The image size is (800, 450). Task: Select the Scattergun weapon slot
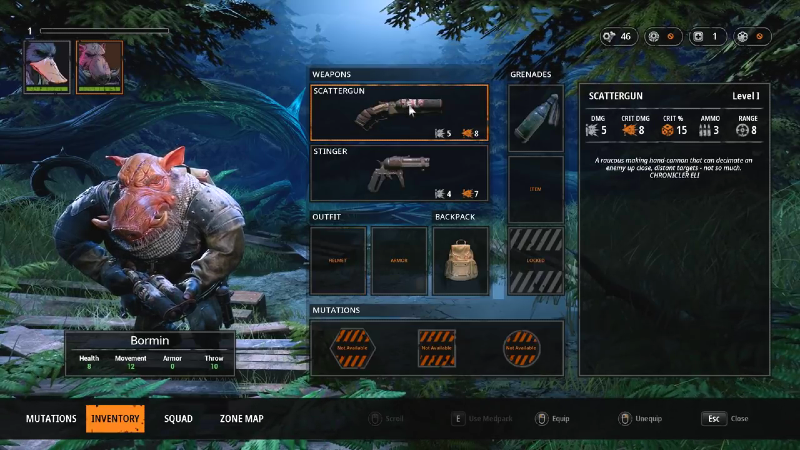click(399, 112)
